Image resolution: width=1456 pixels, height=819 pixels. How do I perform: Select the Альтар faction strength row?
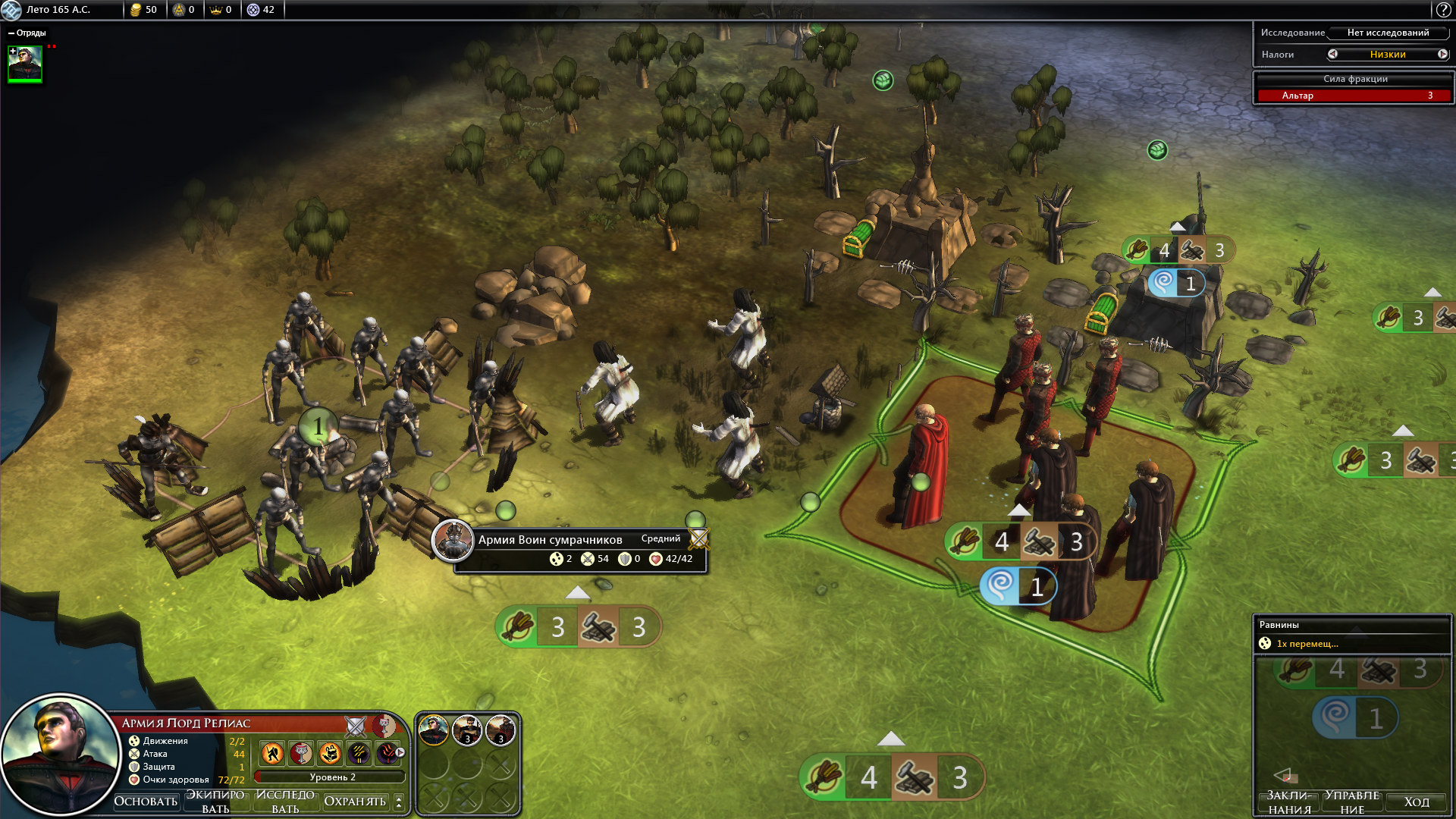[1354, 96]
